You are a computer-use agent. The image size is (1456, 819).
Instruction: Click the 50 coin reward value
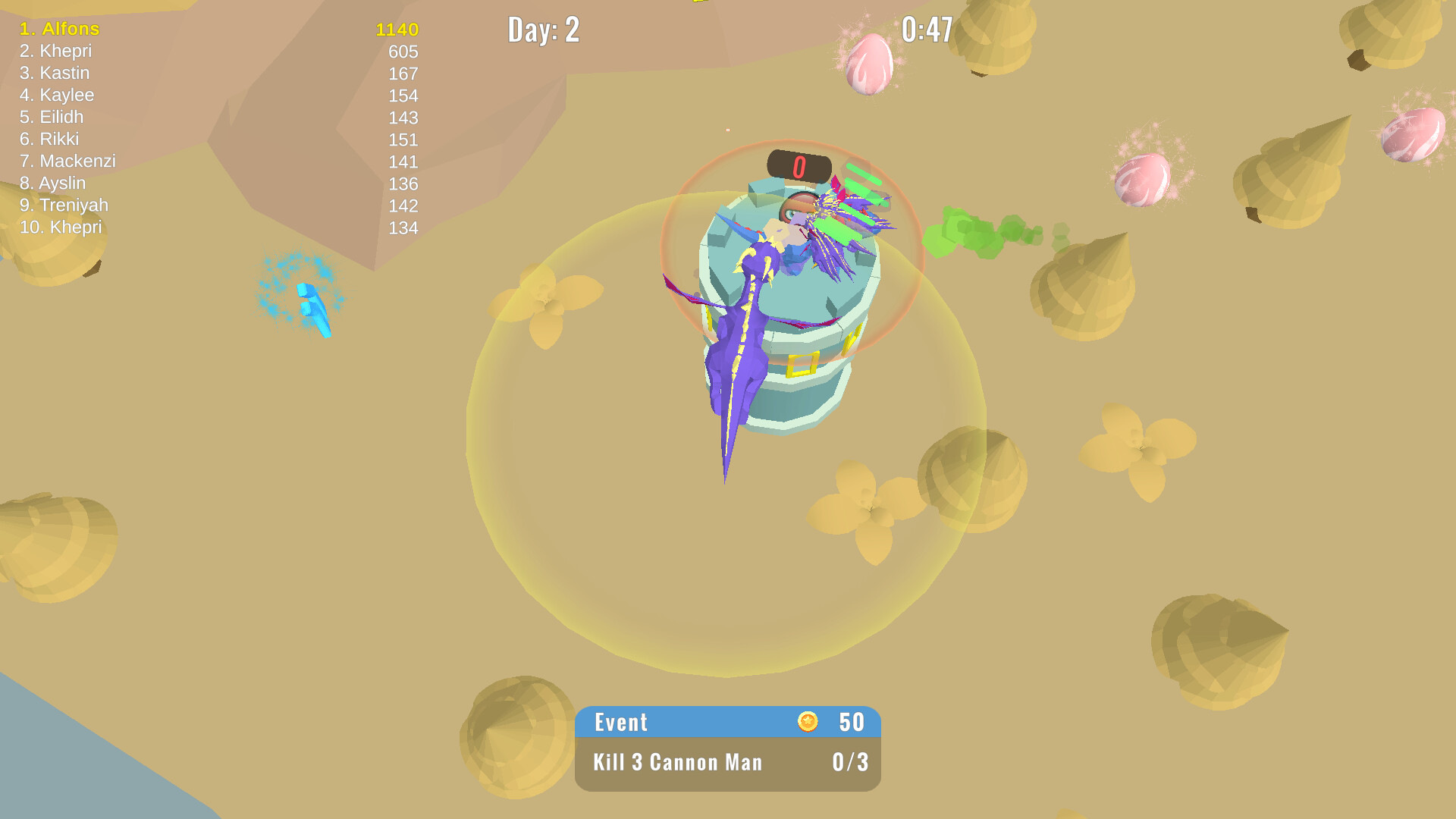click(x=850, y=723)
